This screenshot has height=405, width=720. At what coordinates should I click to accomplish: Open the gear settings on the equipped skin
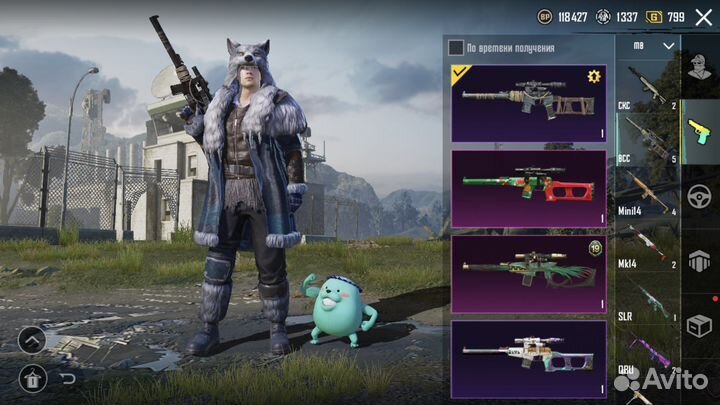[593, 77]
